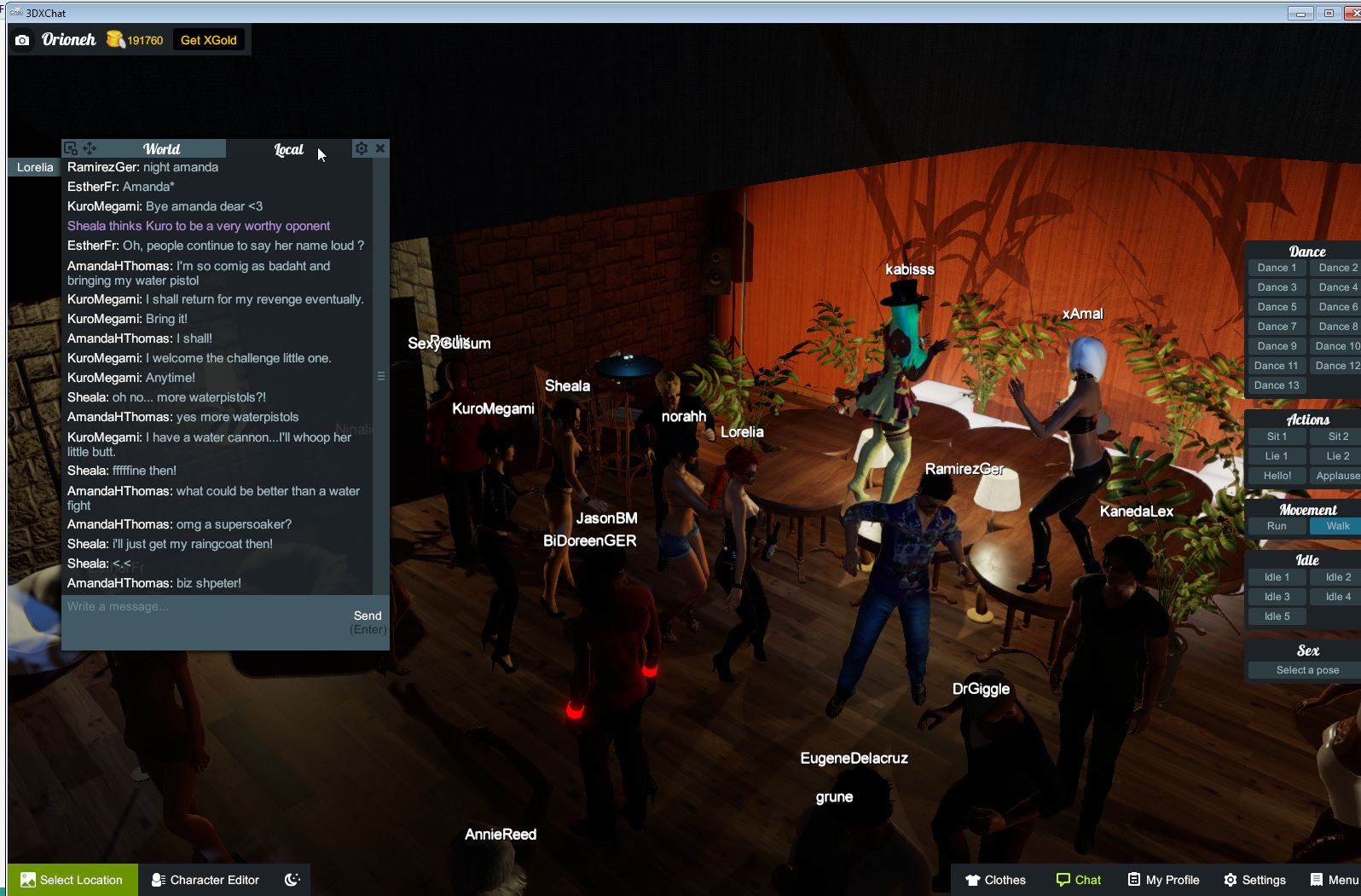Switch to the Local chat tab

[288, 149]
